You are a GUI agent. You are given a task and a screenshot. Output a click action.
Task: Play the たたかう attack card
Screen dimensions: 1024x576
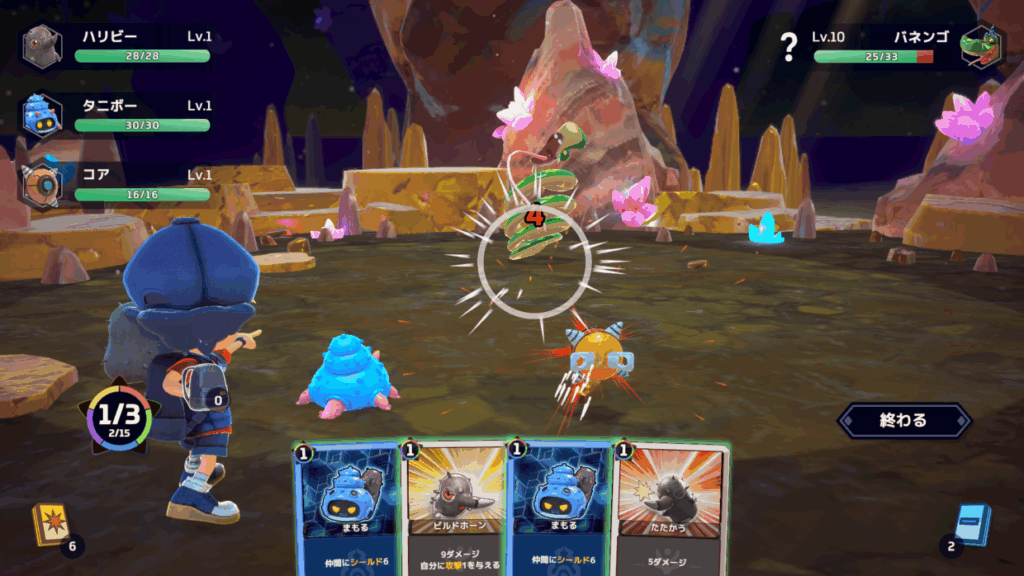pyautogui.click(x=670, y=510)
